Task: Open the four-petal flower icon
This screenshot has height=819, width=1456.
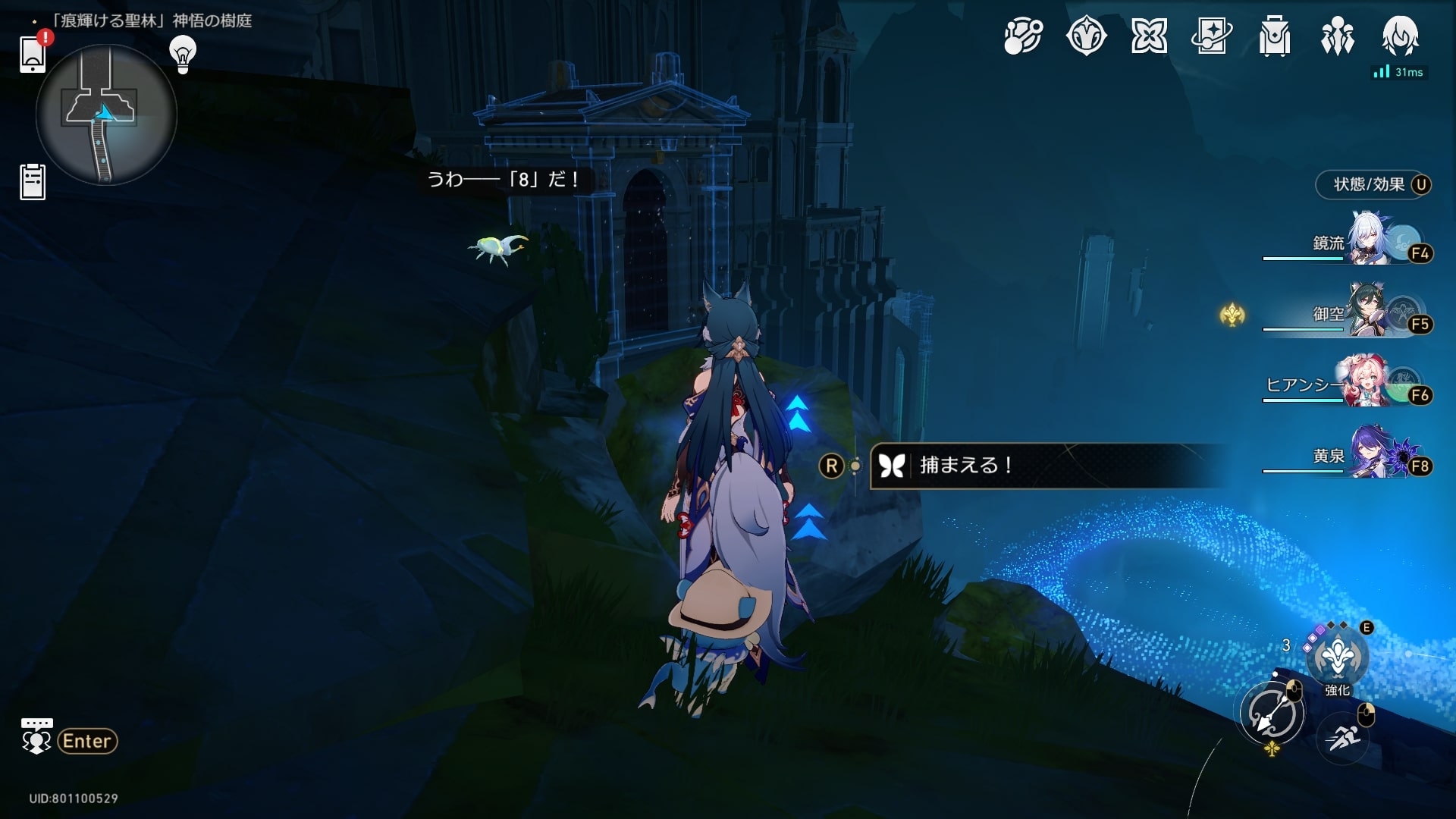Action: [x=1149, y=36]
